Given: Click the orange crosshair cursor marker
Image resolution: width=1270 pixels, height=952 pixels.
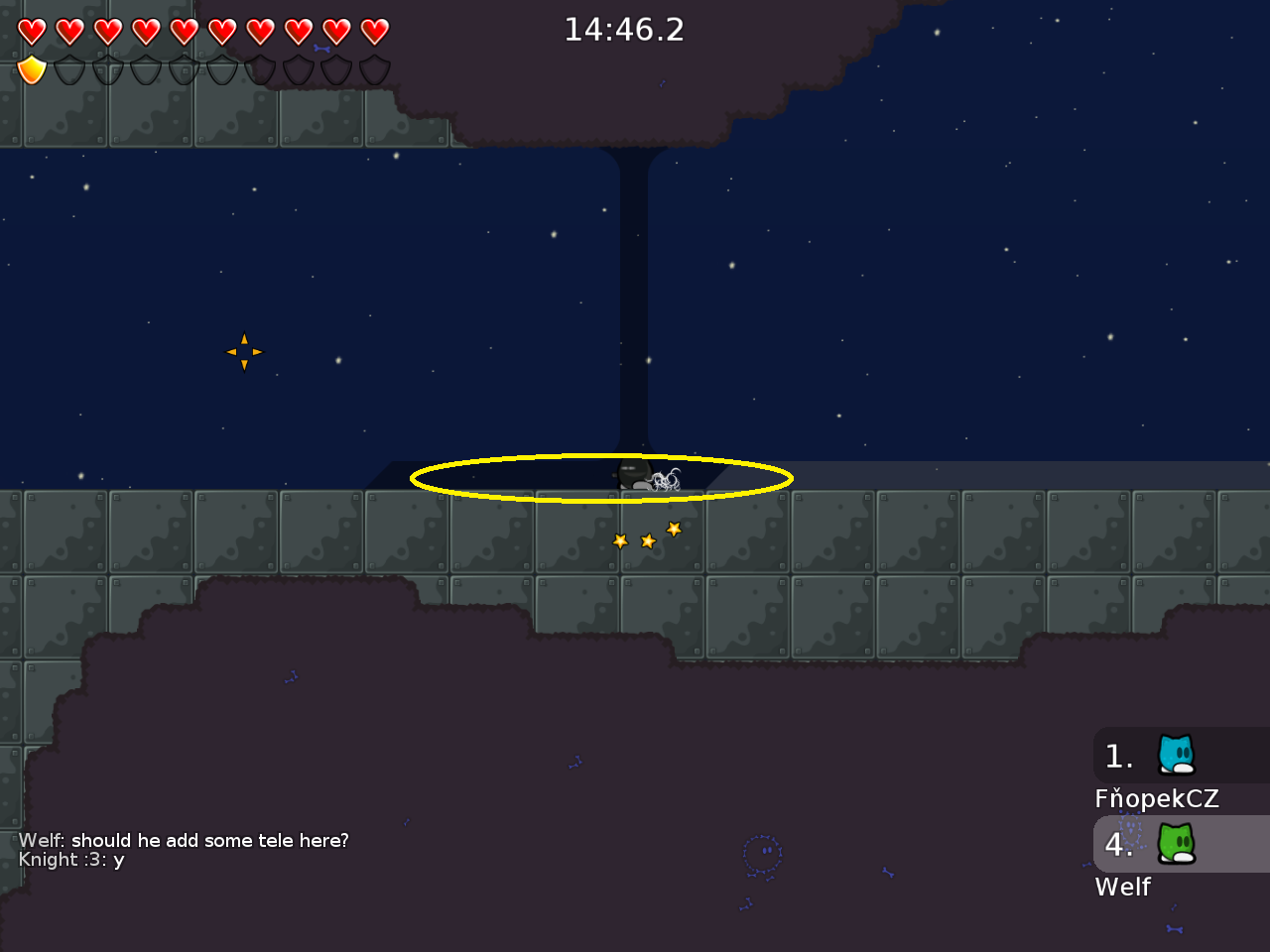Looking at the screenshot, I should pos(244,351).
